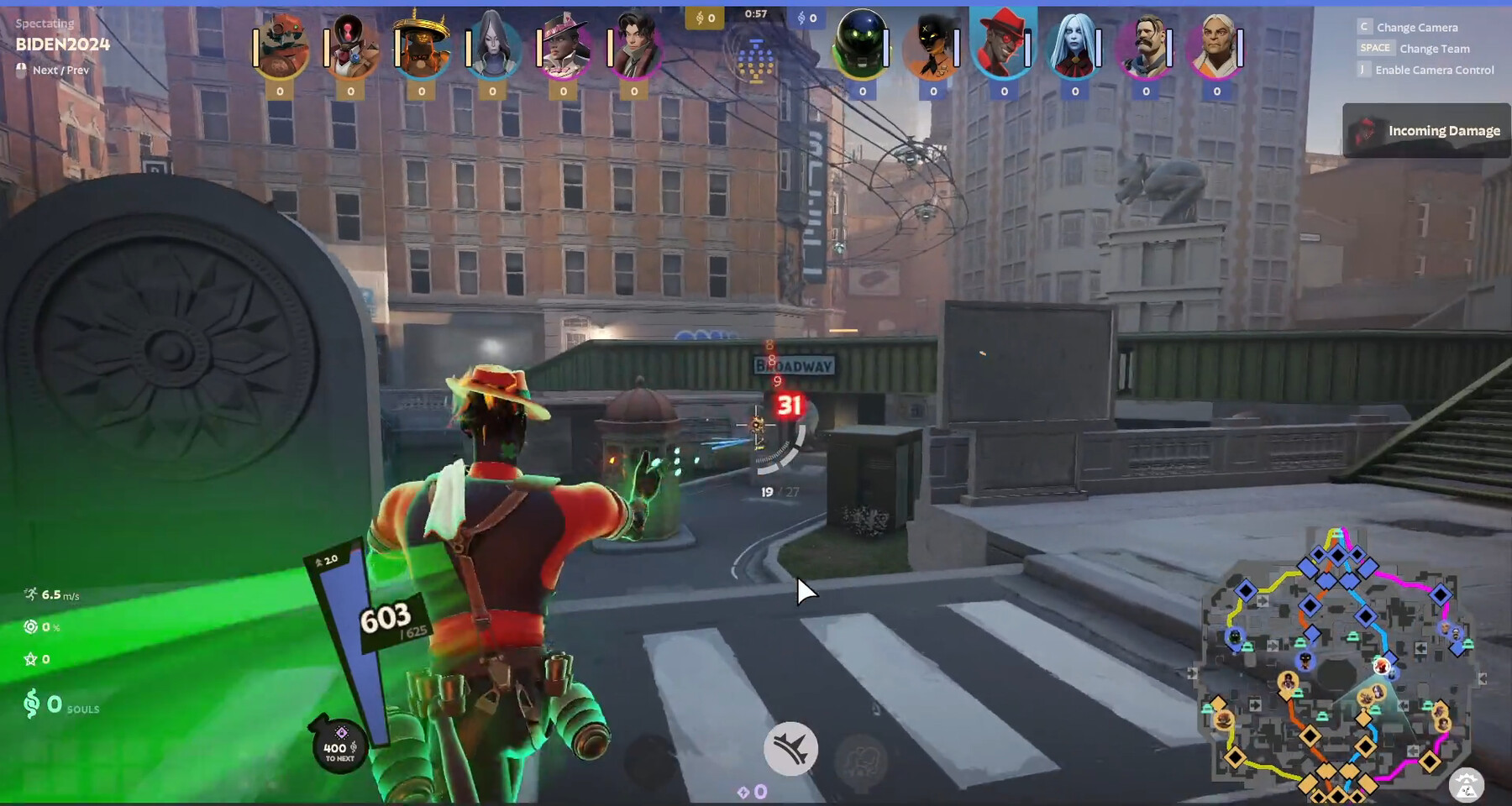Spectate the grey-haired woman hero portrait
Image resolution: width=1512 pixels, height=806 pixels.
[x=492, y=46]
